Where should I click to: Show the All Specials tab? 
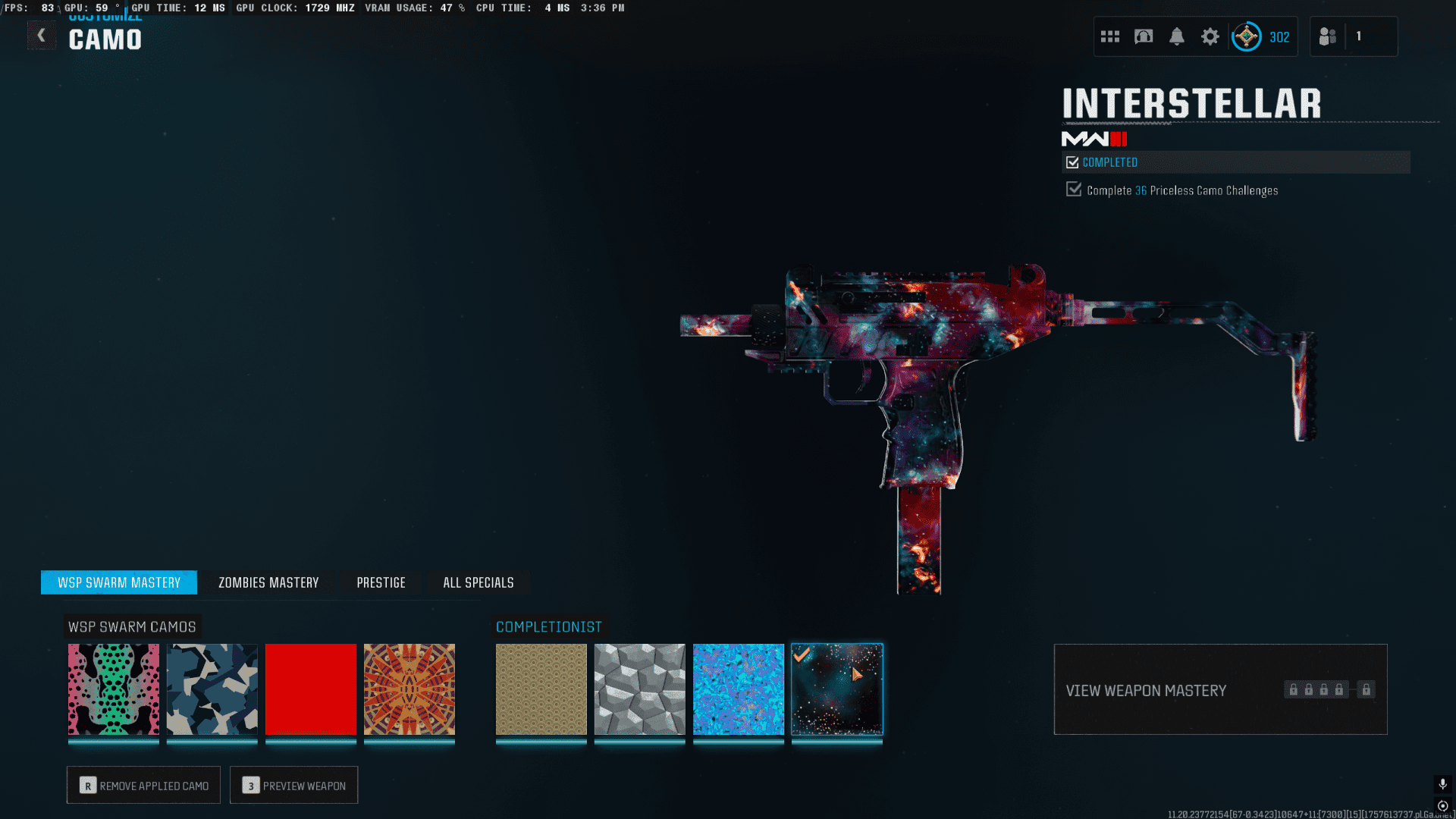(x=478, y=582)
